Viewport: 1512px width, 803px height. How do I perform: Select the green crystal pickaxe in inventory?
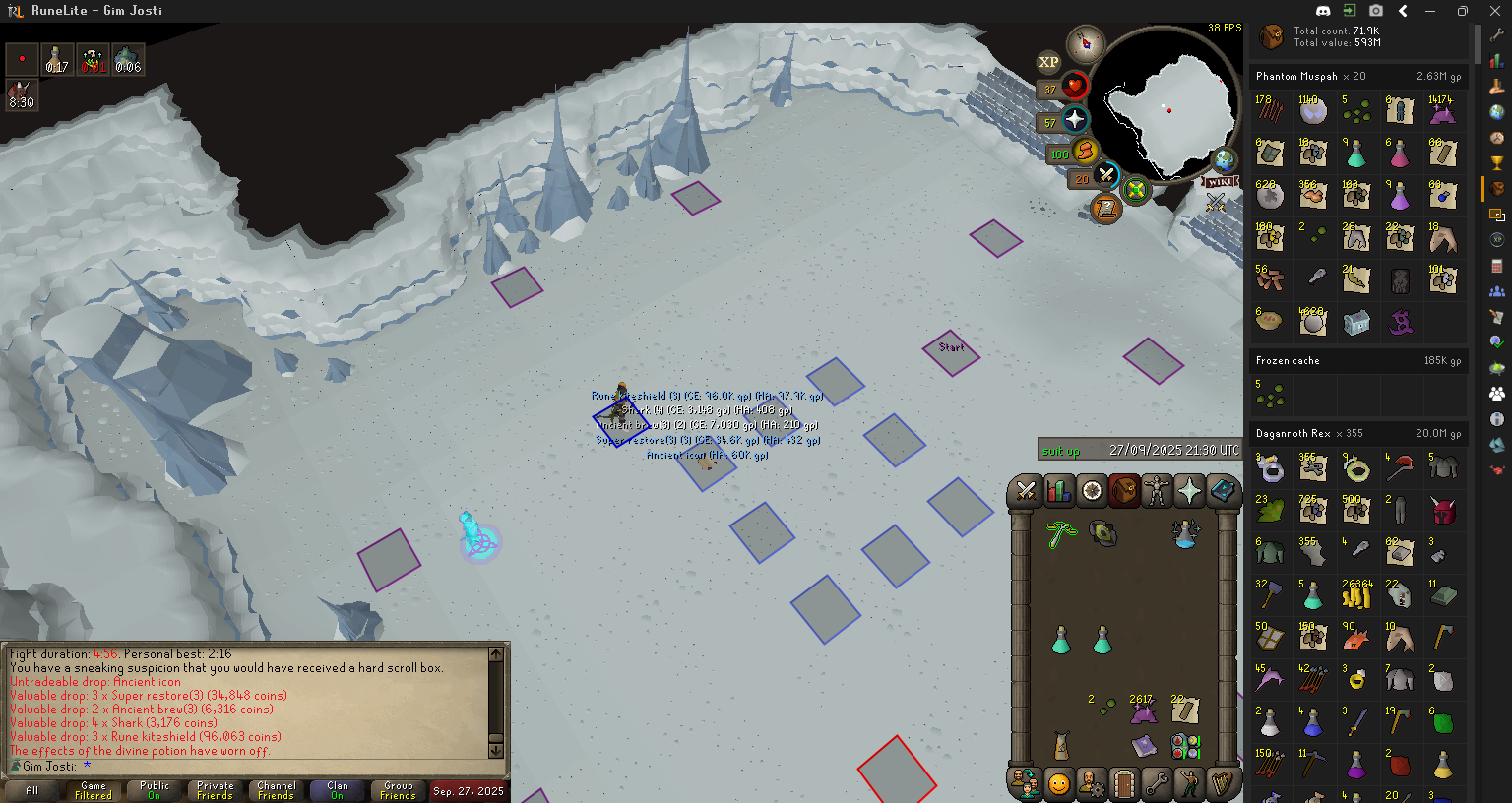(x=1060, y=534)
